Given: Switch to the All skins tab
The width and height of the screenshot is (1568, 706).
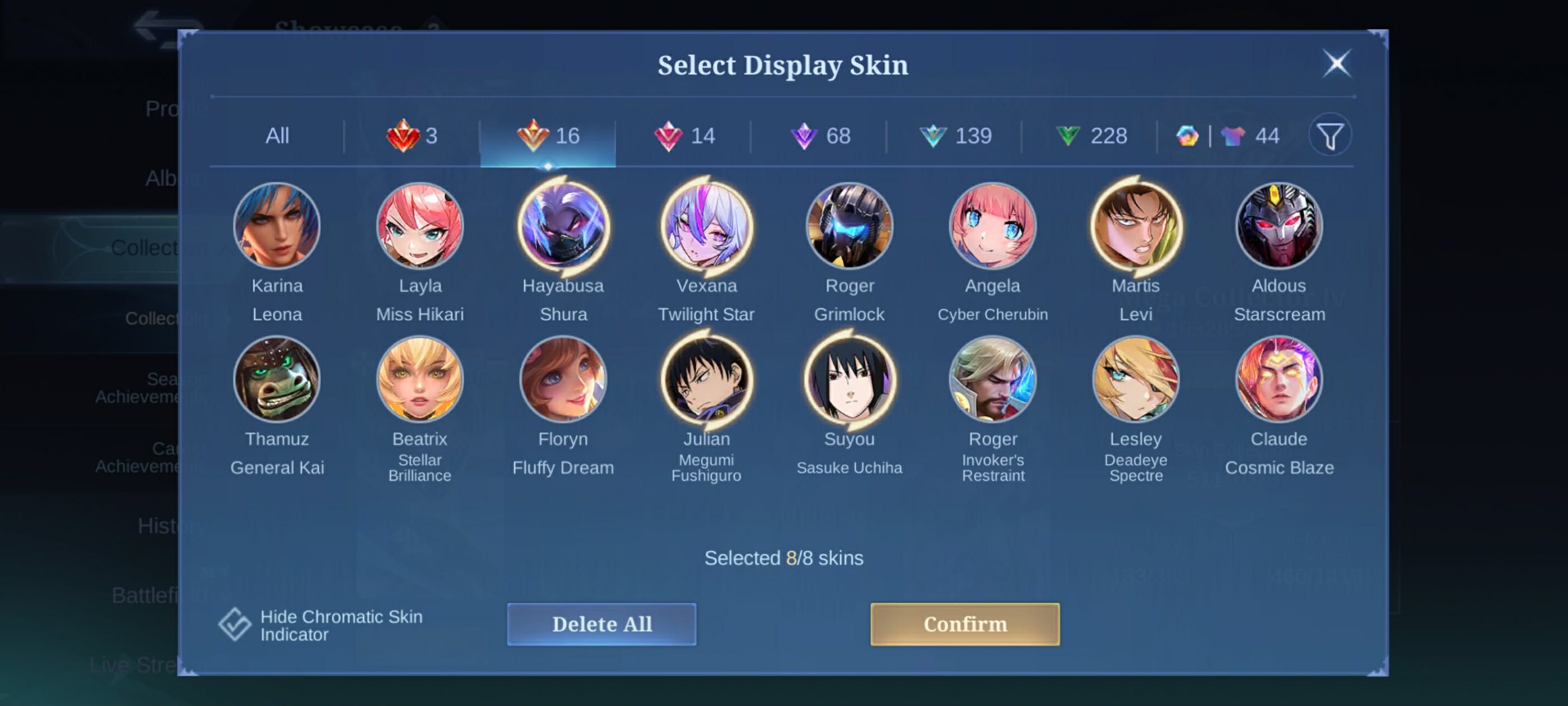Looking at the screenshot, I should 277,136.
